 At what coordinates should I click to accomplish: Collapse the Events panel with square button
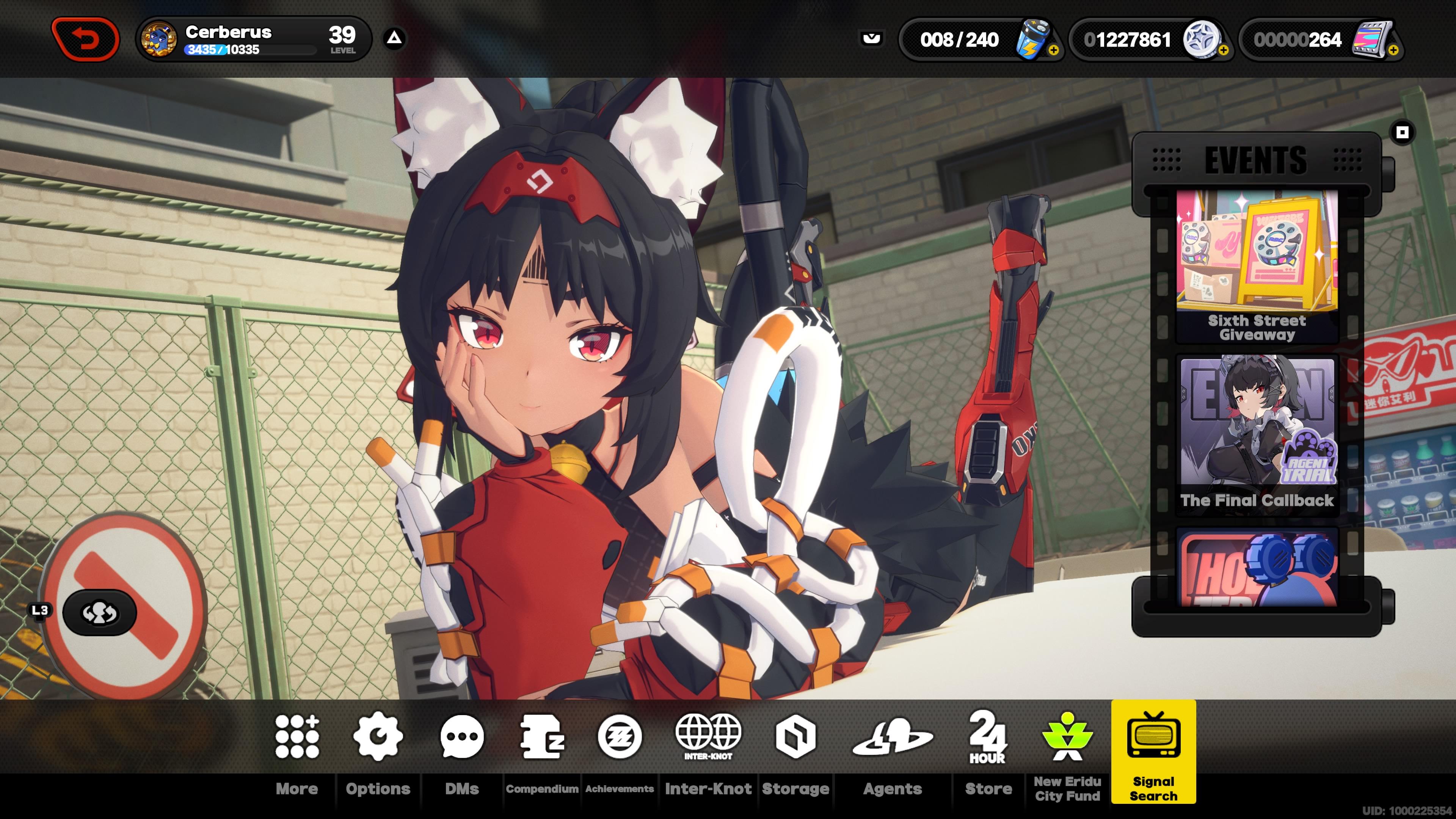pyautogui.click(x=1402, y=133)
